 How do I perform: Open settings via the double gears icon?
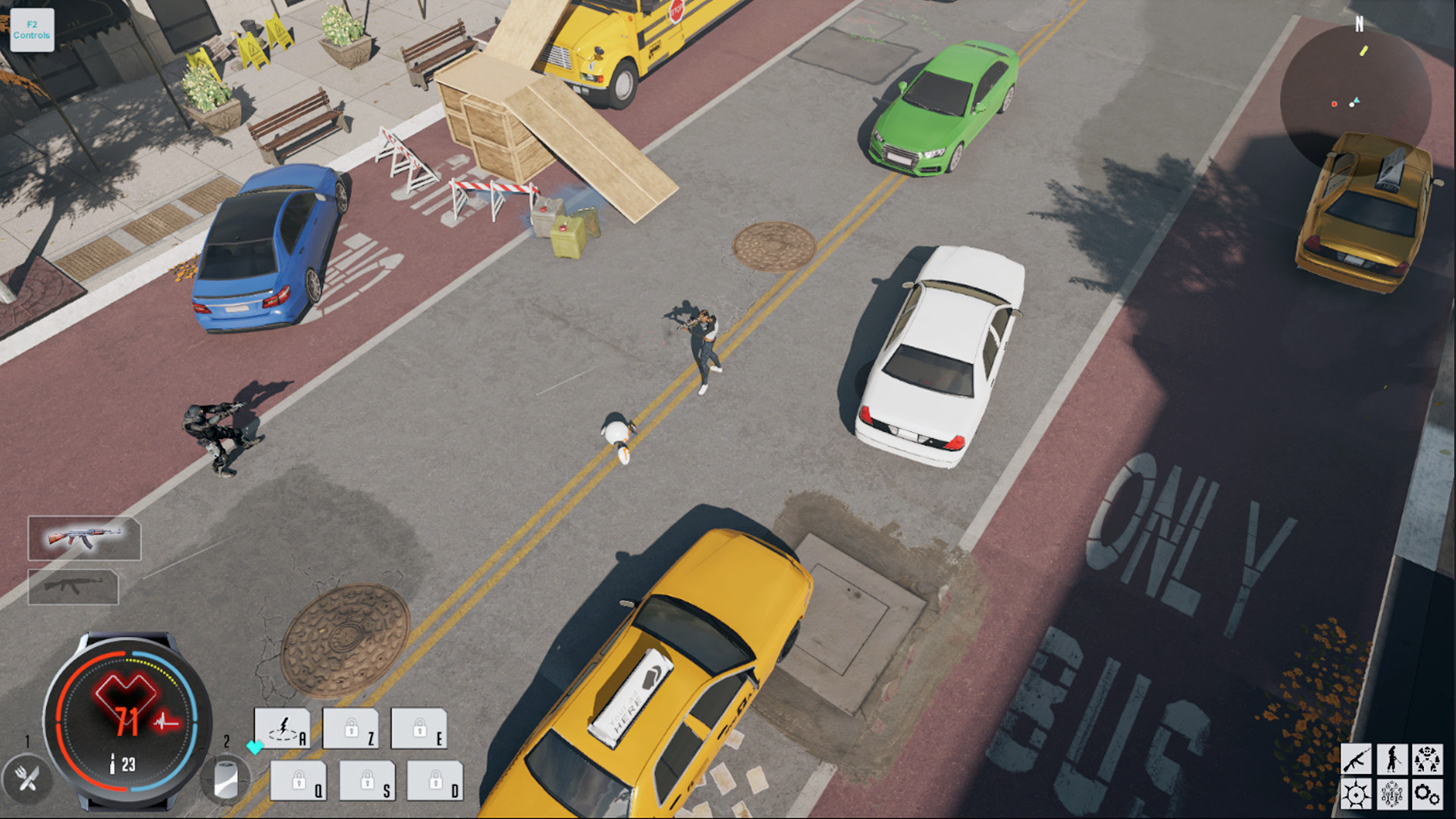[1427, 794]
